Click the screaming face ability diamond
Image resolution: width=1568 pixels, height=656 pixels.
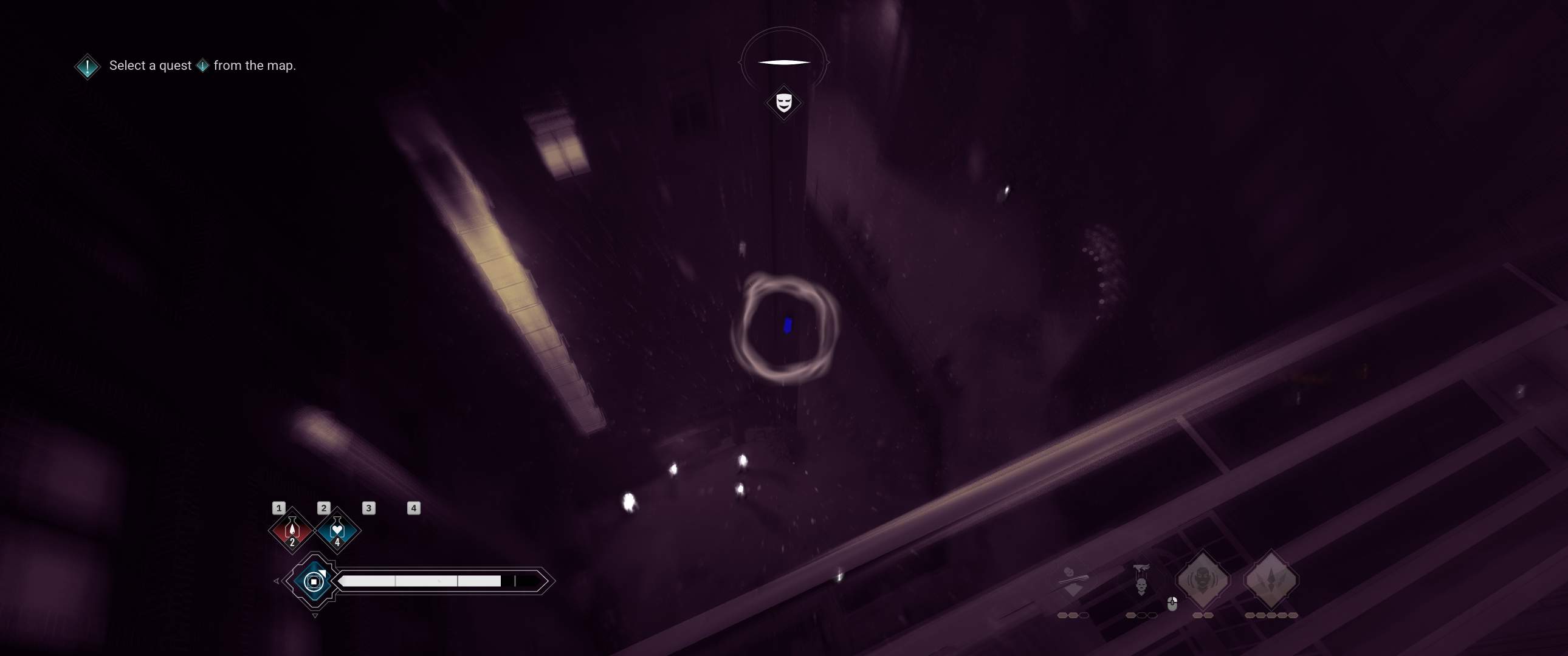[1203, 579]
